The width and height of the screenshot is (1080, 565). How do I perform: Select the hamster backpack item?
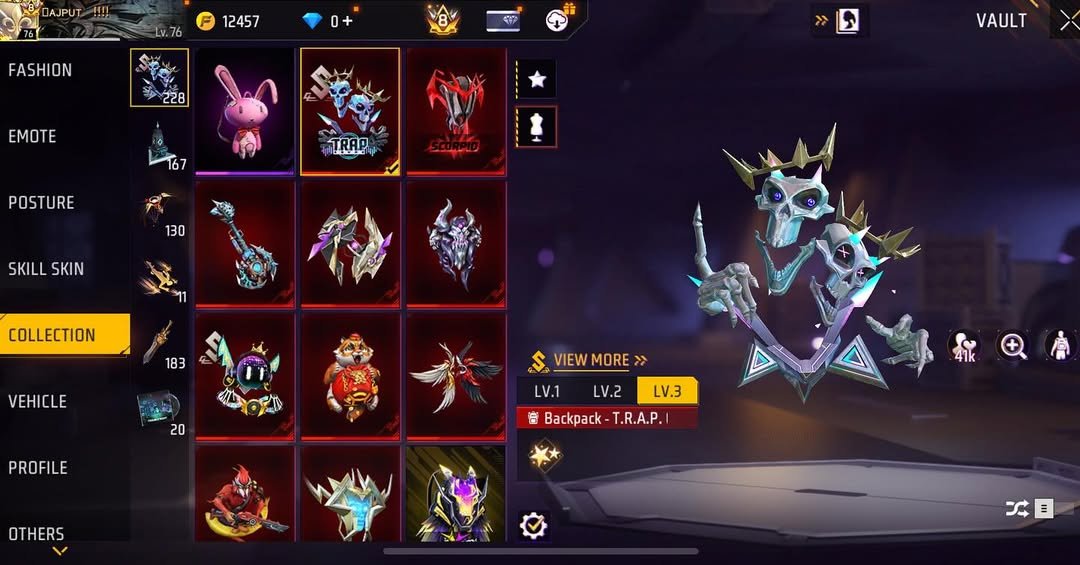(x=350, y=376)
